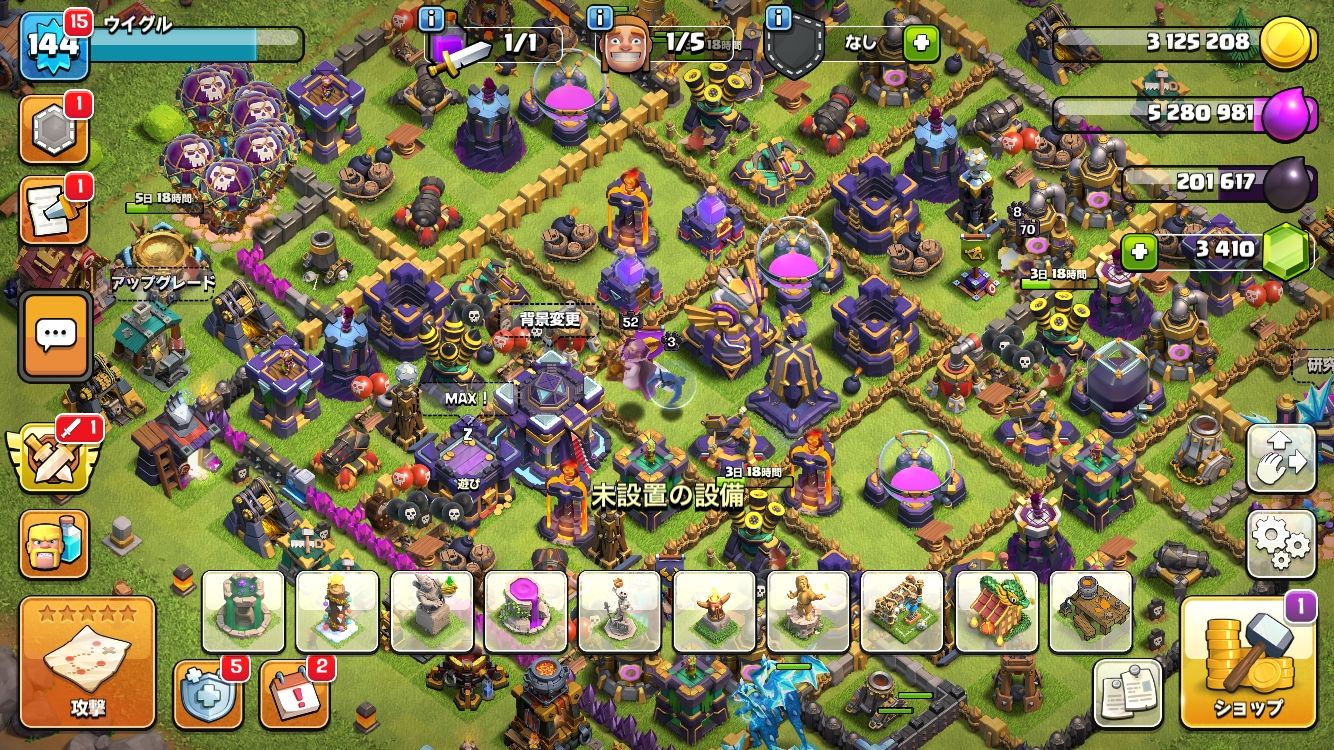Image resolution: width=1334 pixels, height=750 pixels.
Task: Show builder info for 1/5 builders
Action: point(600,18)
